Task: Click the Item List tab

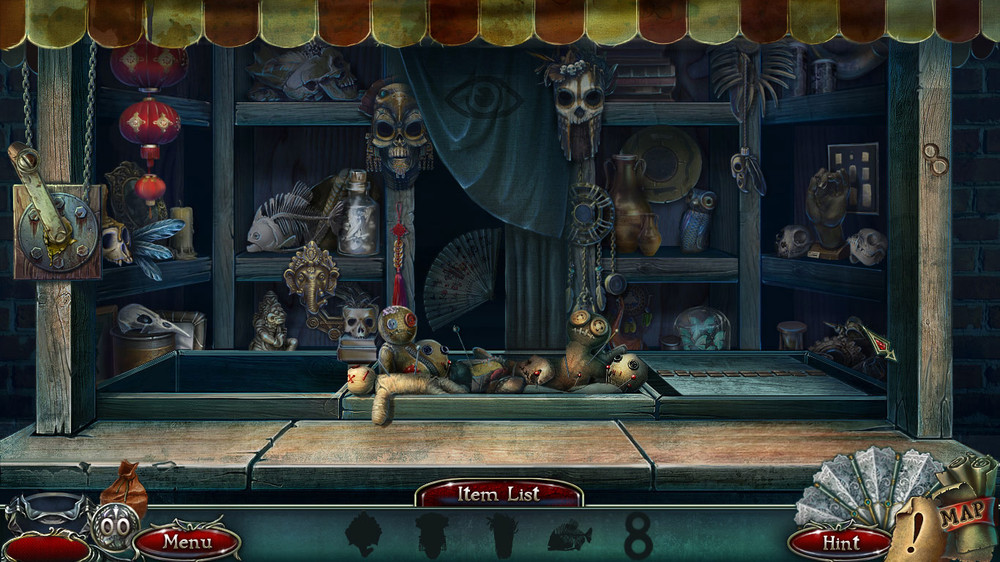Action: coord(498,493)
